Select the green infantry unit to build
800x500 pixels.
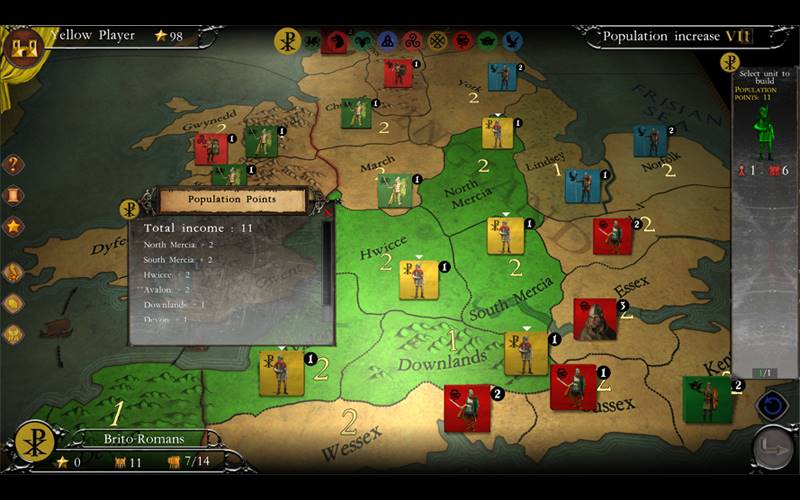click(x=765, y=132)
